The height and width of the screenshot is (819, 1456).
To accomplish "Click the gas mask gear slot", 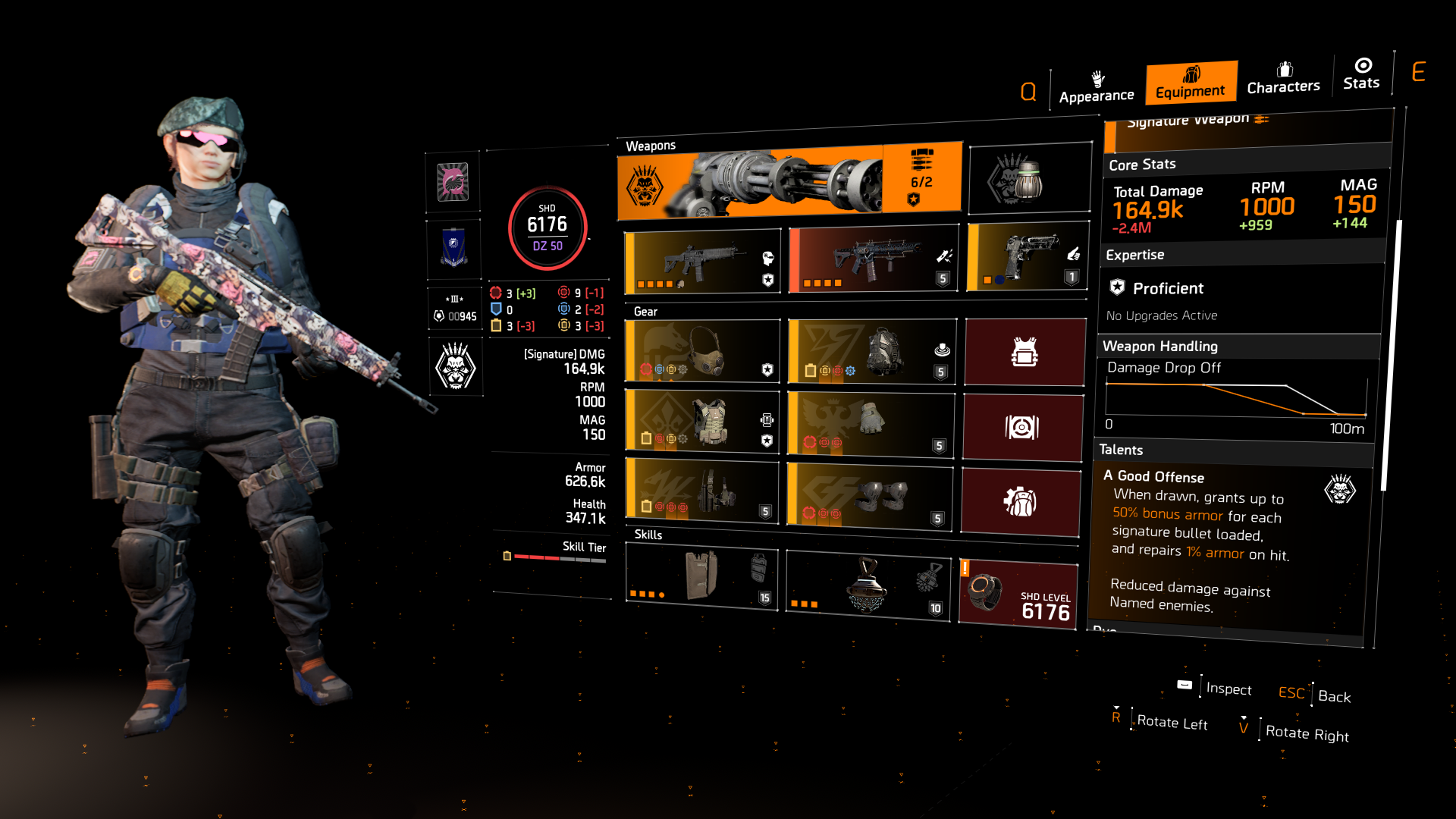I will 701,350.
